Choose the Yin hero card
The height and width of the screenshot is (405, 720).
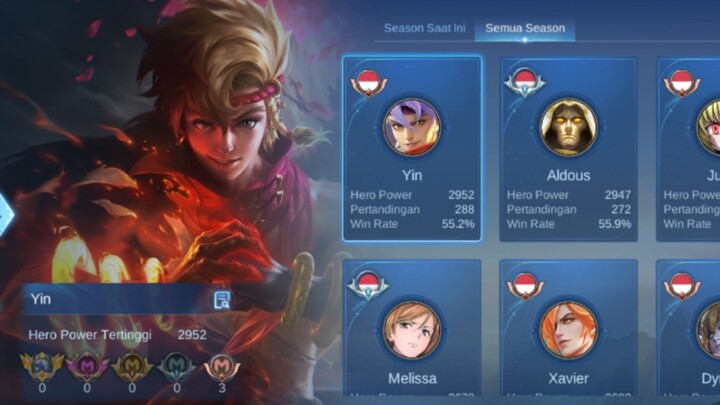(x=412, y=148)
